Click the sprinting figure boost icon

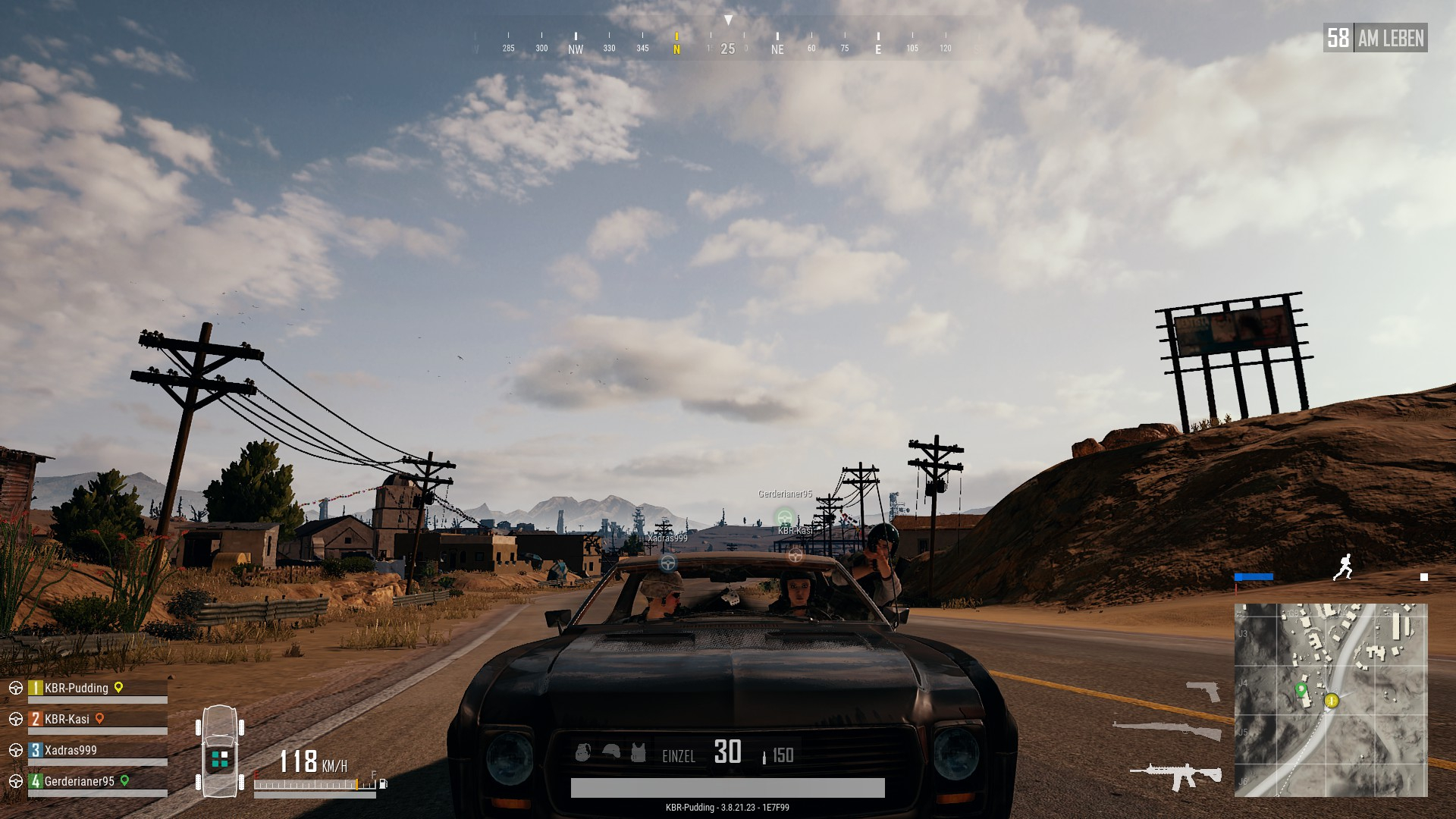click(x=1343, y=567)
